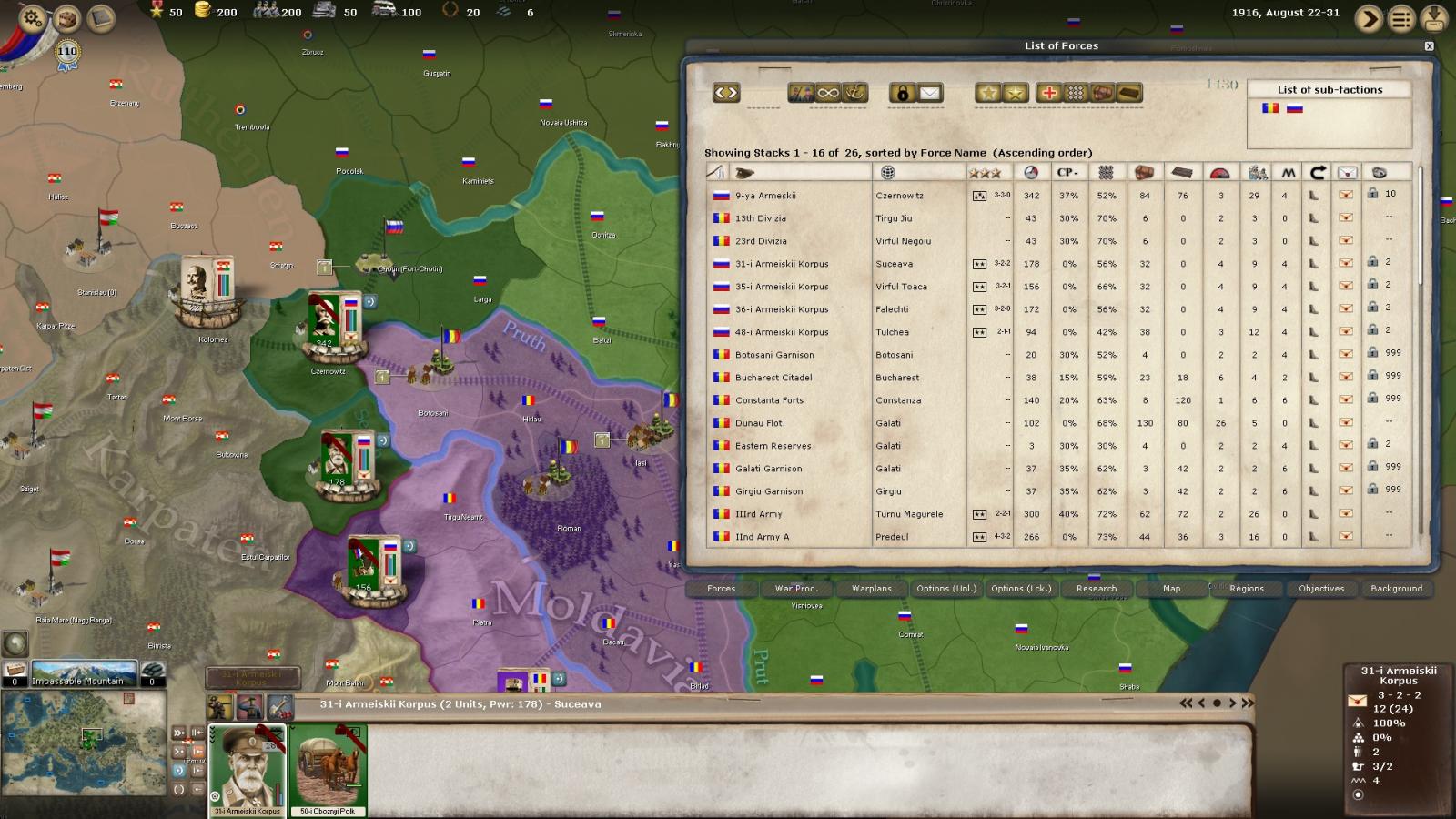Switch to the Regions tab

pos(1246,589)
